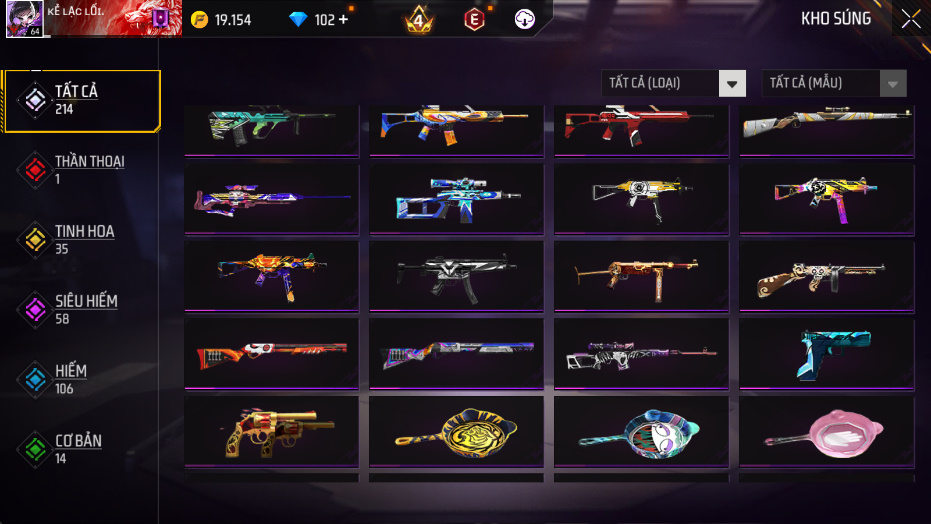
Task: Pick the pink frying pan skin
Action: (826, 431)
